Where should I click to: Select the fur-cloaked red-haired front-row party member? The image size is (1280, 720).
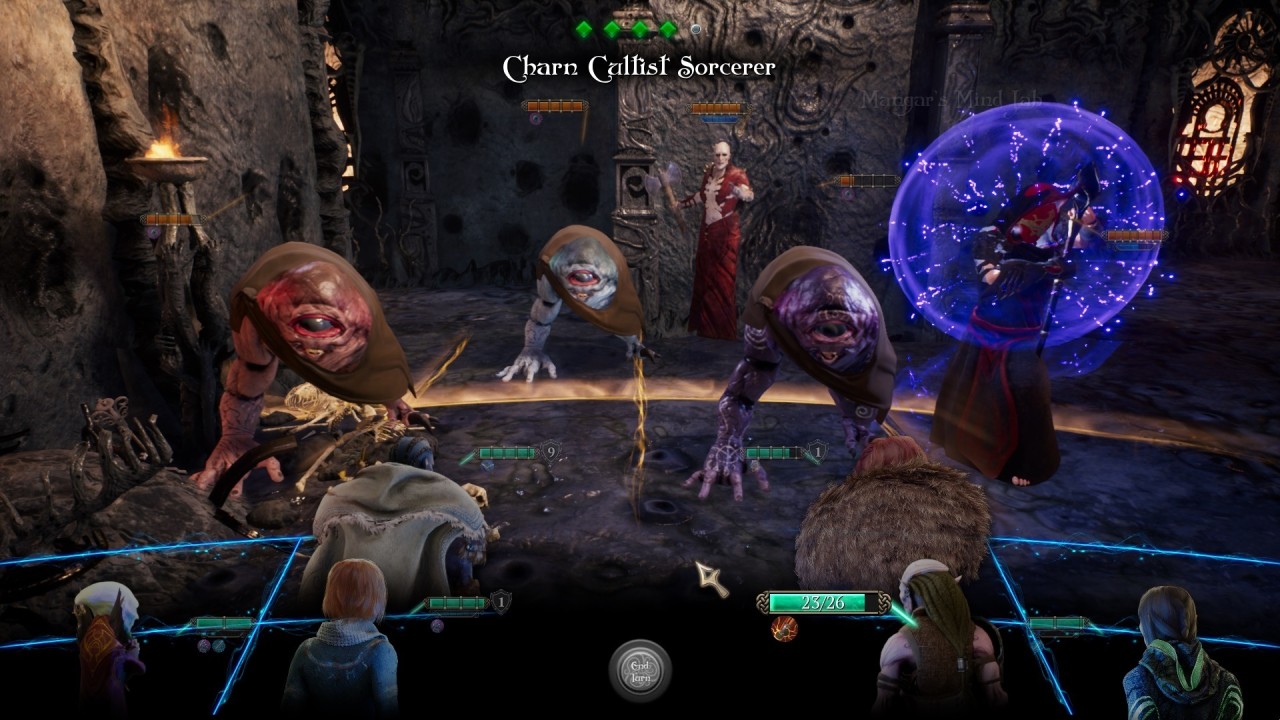coord(890,520)
